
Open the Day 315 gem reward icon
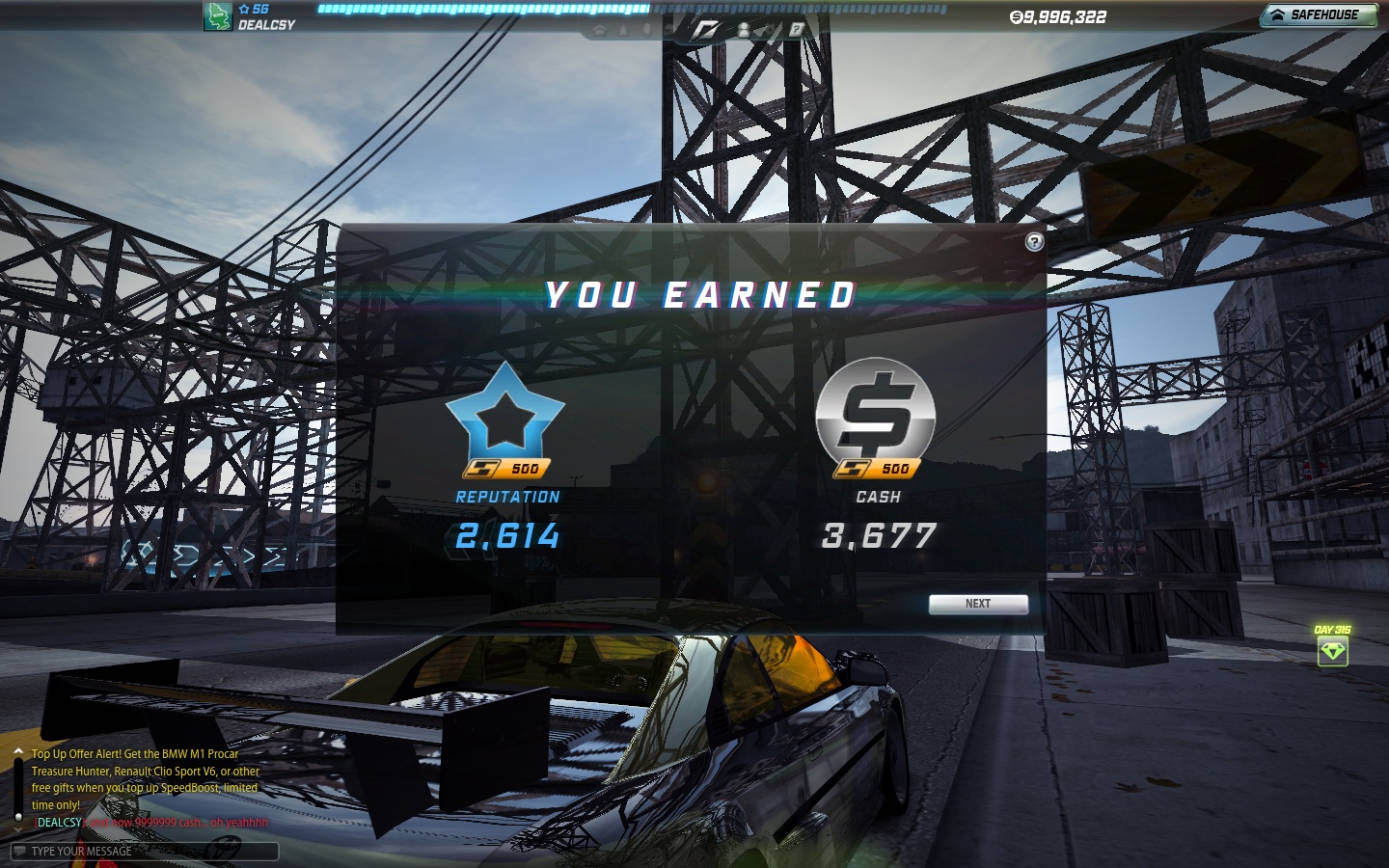[1332, 652]
